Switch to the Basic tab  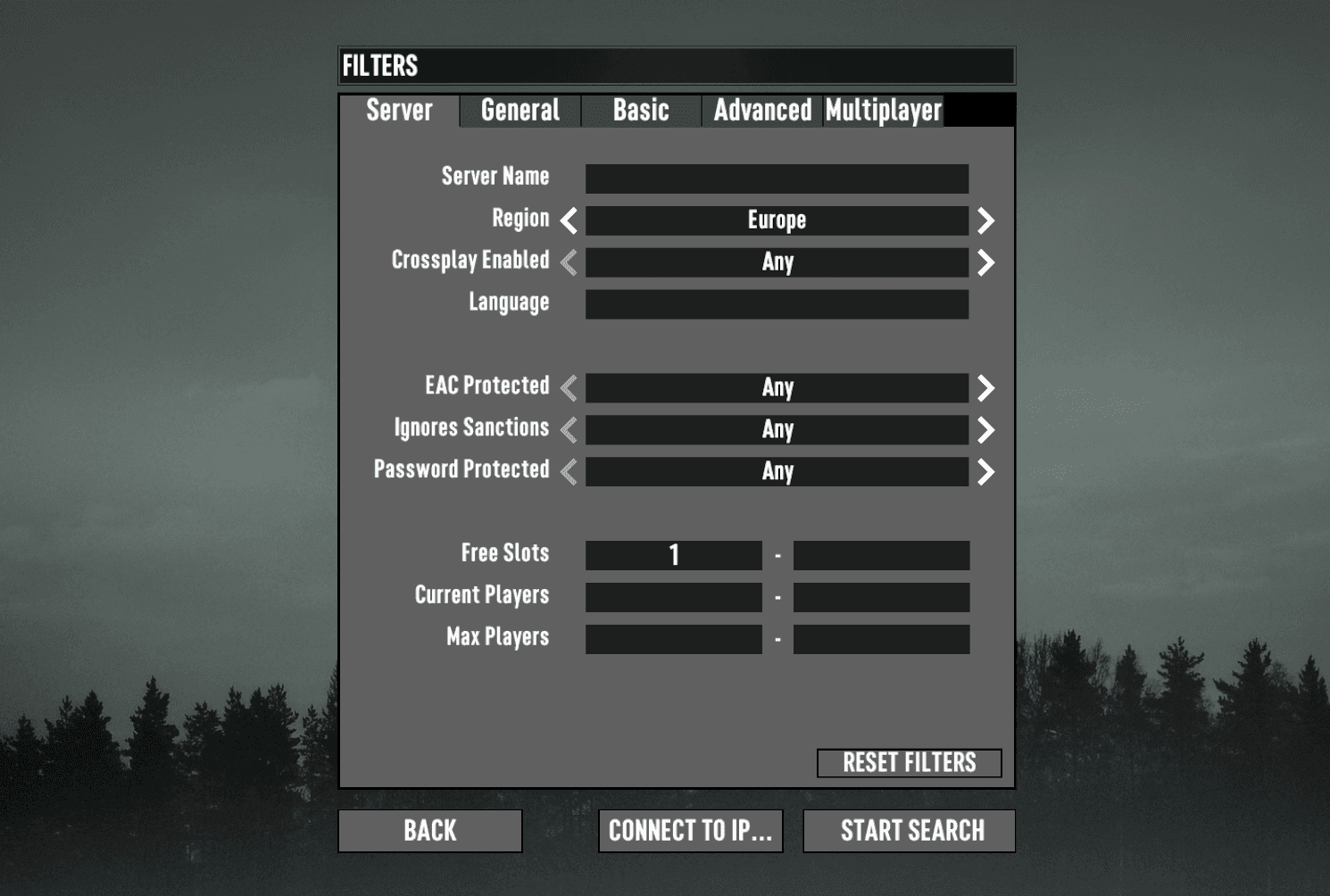pos(641,111)
